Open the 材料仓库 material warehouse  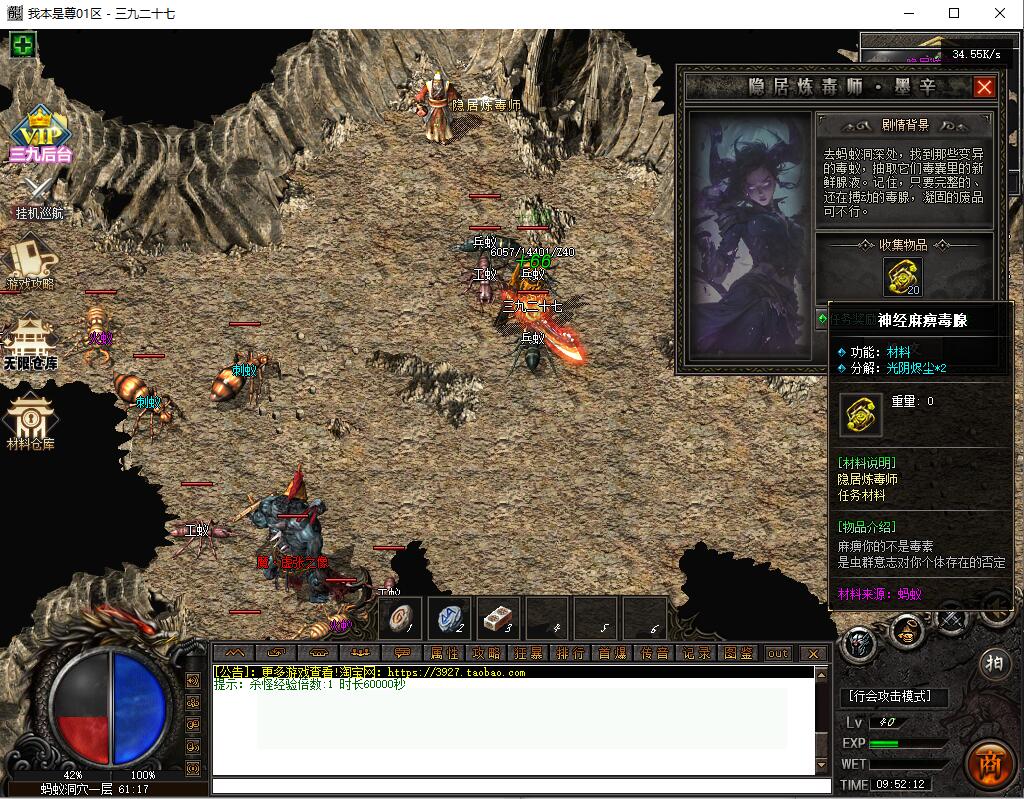31,421
